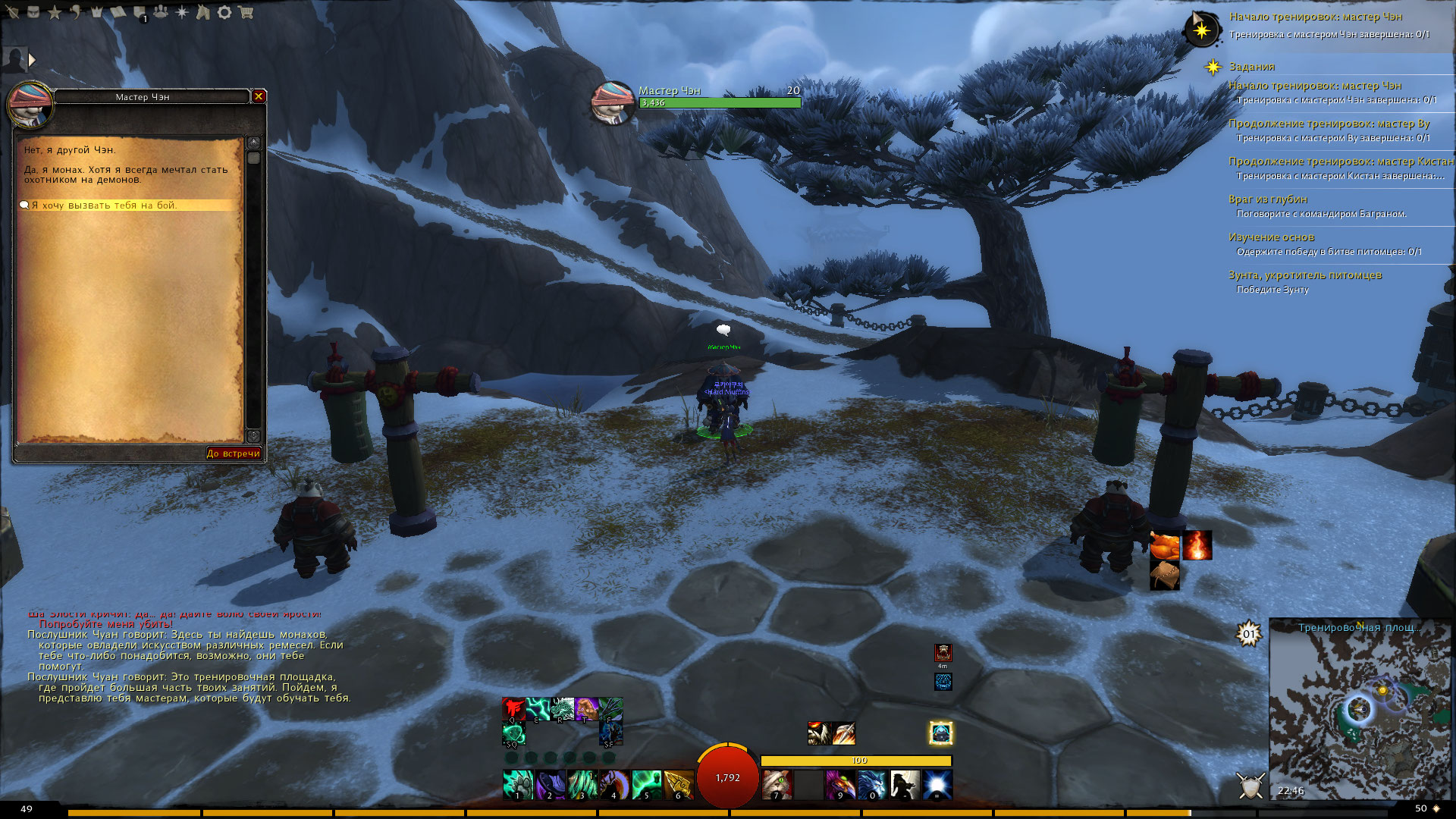
Task: Use the roast chicken food item
Action: click(1165, 544)
